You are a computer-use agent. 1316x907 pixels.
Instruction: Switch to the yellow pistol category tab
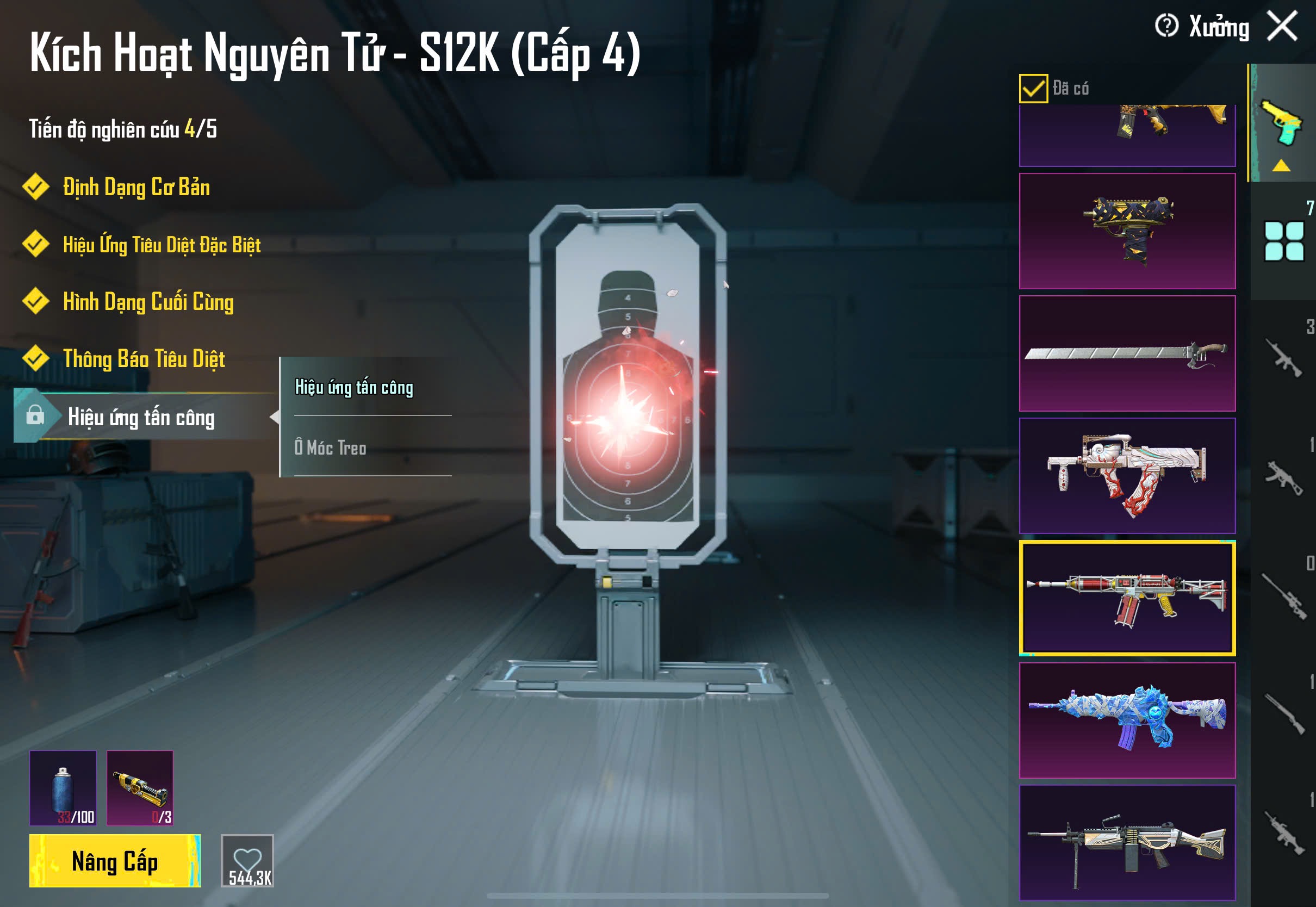1282,123
